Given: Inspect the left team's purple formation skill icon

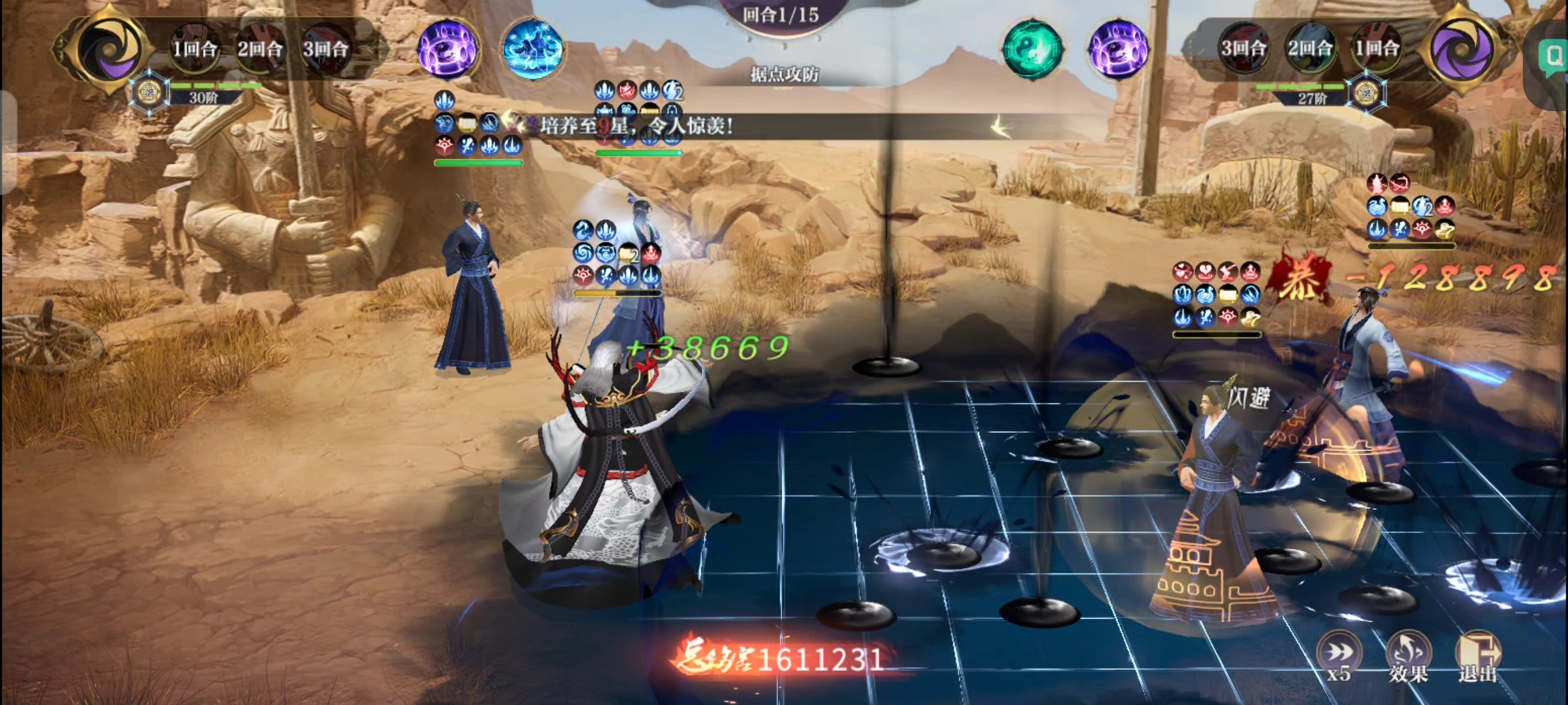Looking at the screenshot, I should pyautogui.click(x=448, y=49).
